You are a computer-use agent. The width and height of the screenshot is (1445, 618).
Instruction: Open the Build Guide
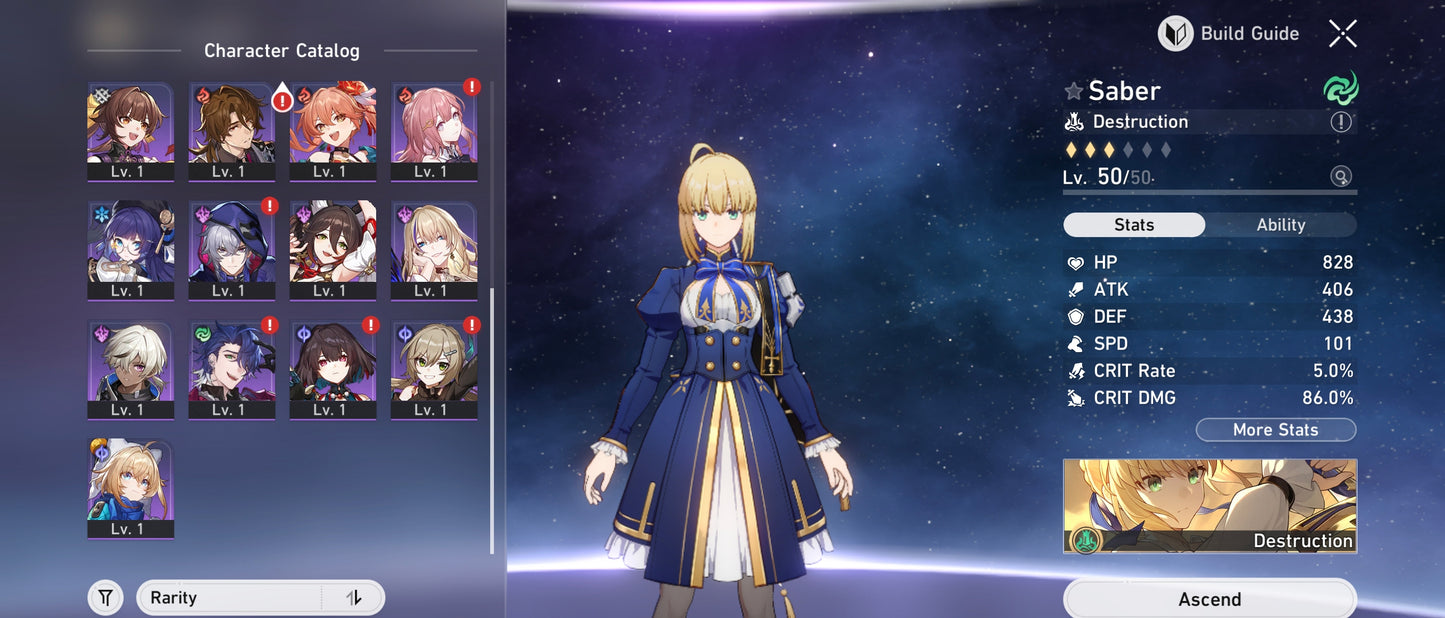pyautogui.click(x=1229, y=34)
